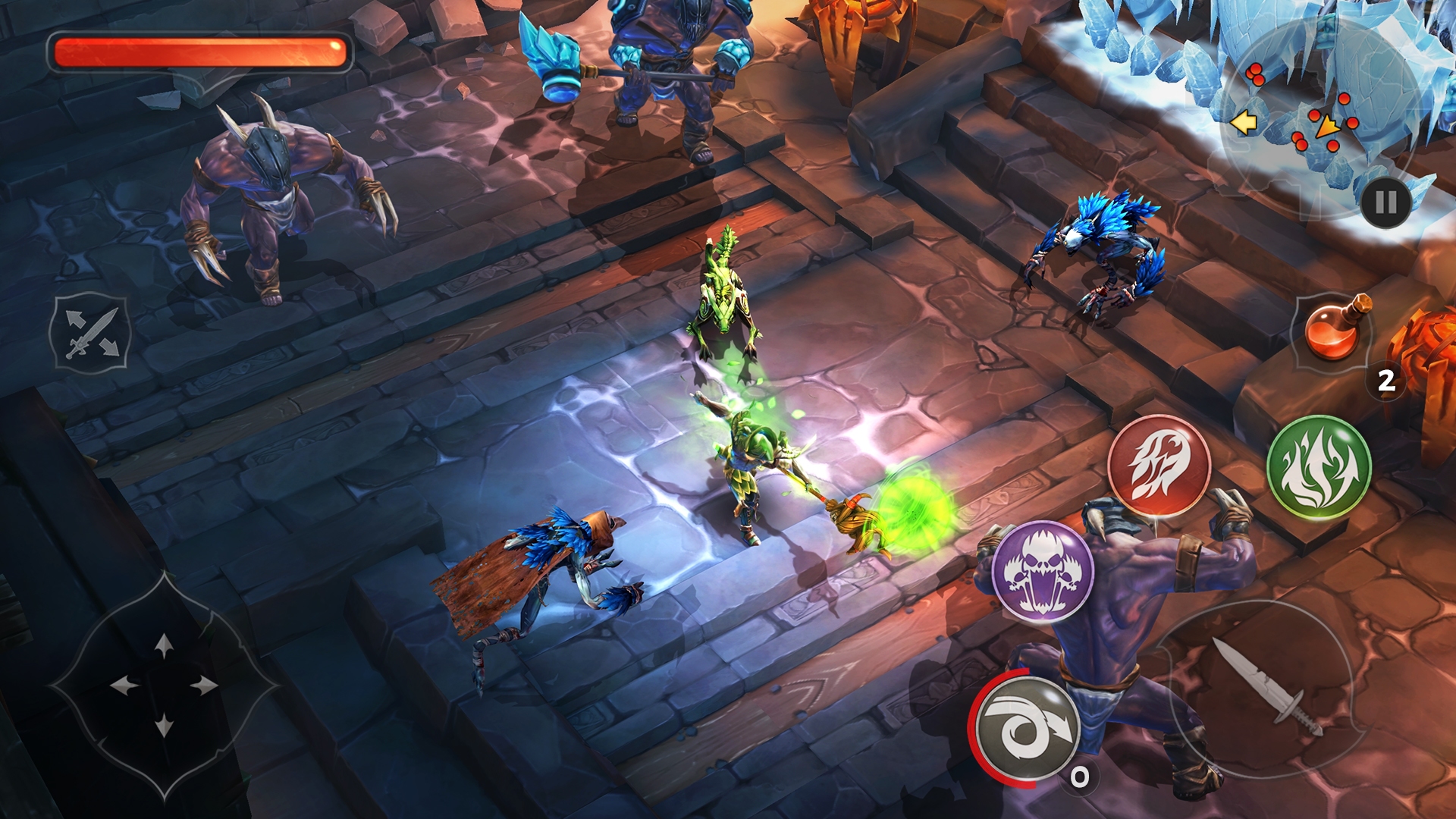1456x819 pixels.
Task: Pause the game using pause icon
Action: (x=1386, y=199)
